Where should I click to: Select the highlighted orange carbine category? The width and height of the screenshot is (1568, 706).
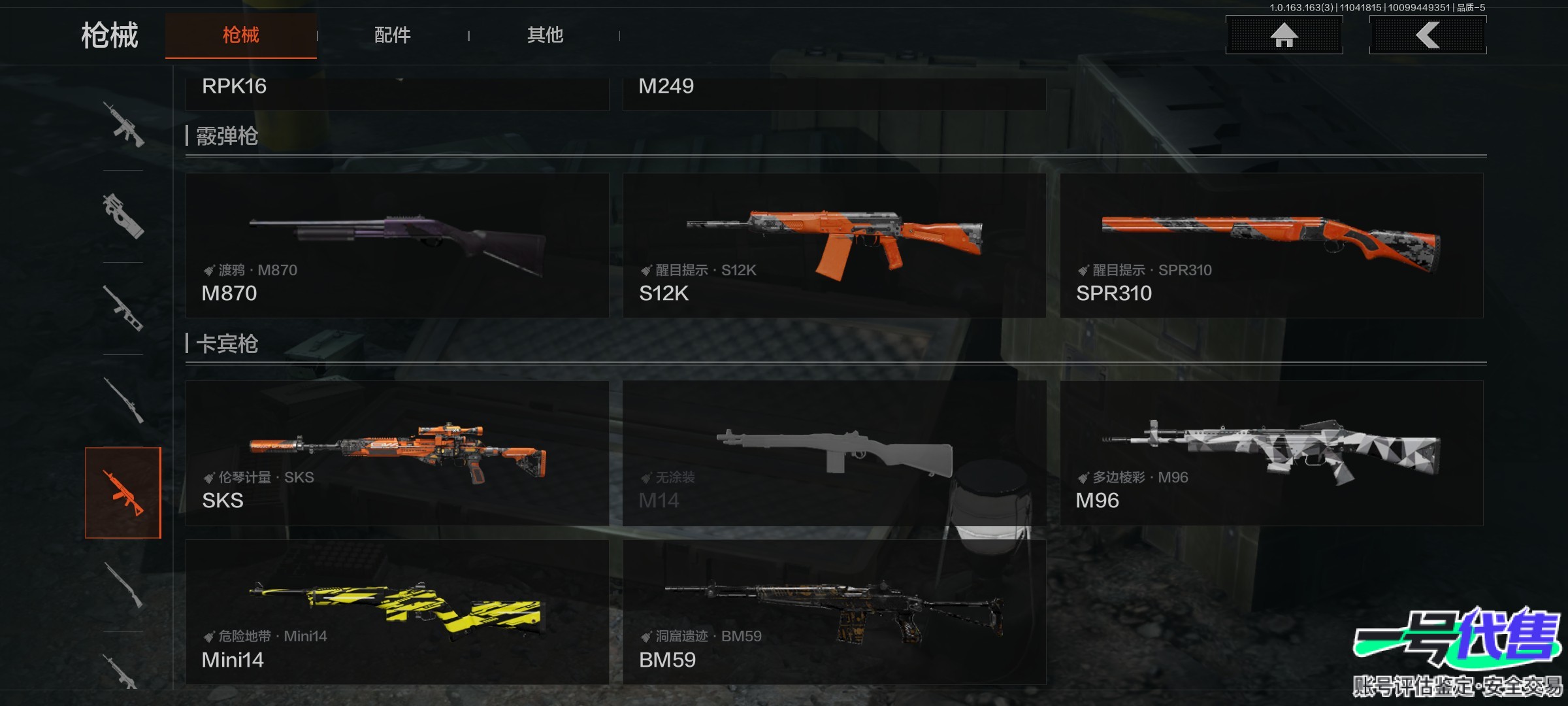coord(123,493)
